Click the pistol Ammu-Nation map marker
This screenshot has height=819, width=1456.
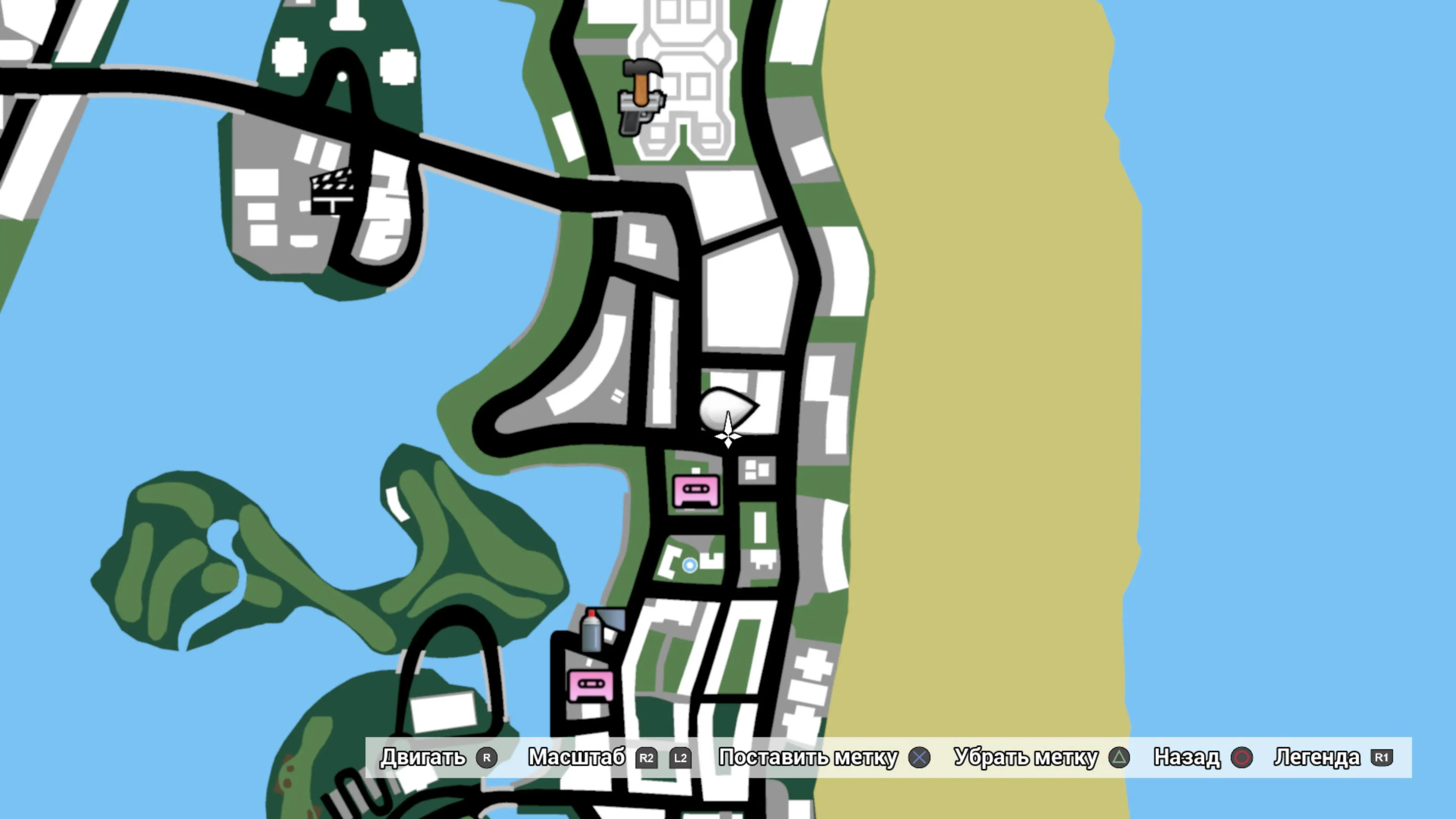pos(637,116)
